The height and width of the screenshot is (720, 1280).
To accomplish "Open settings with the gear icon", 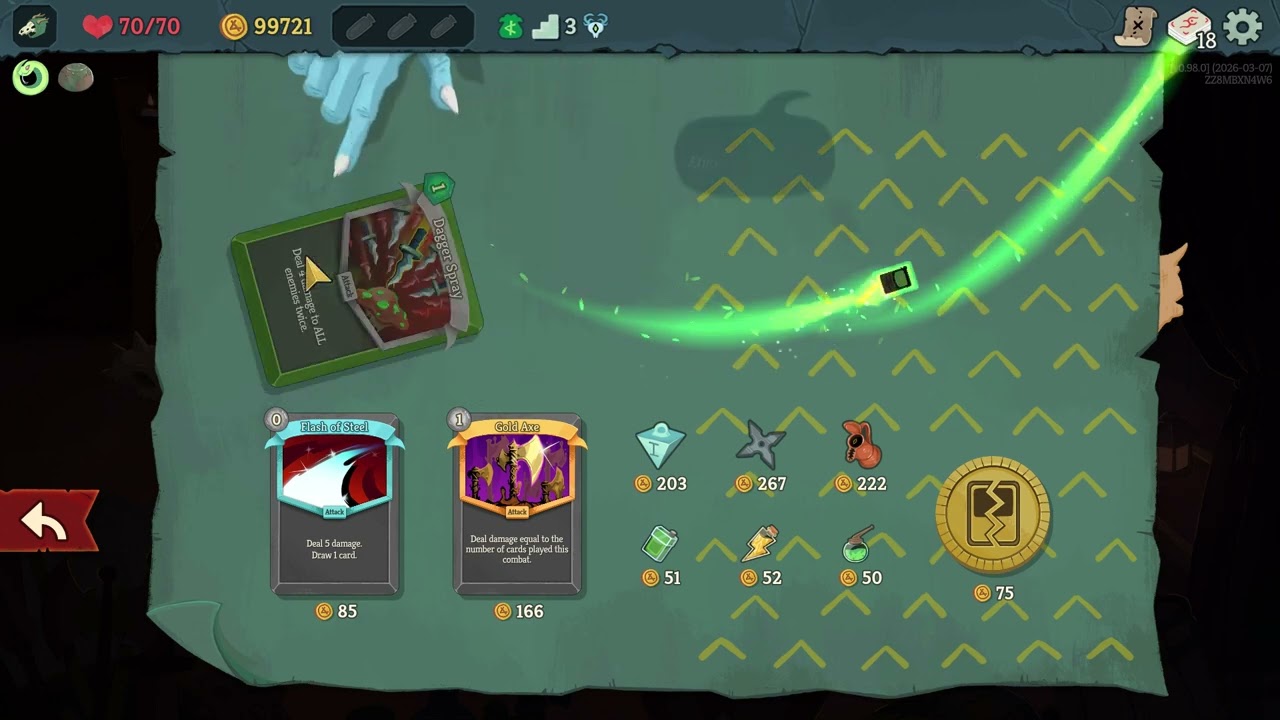I will point(1243,27).
